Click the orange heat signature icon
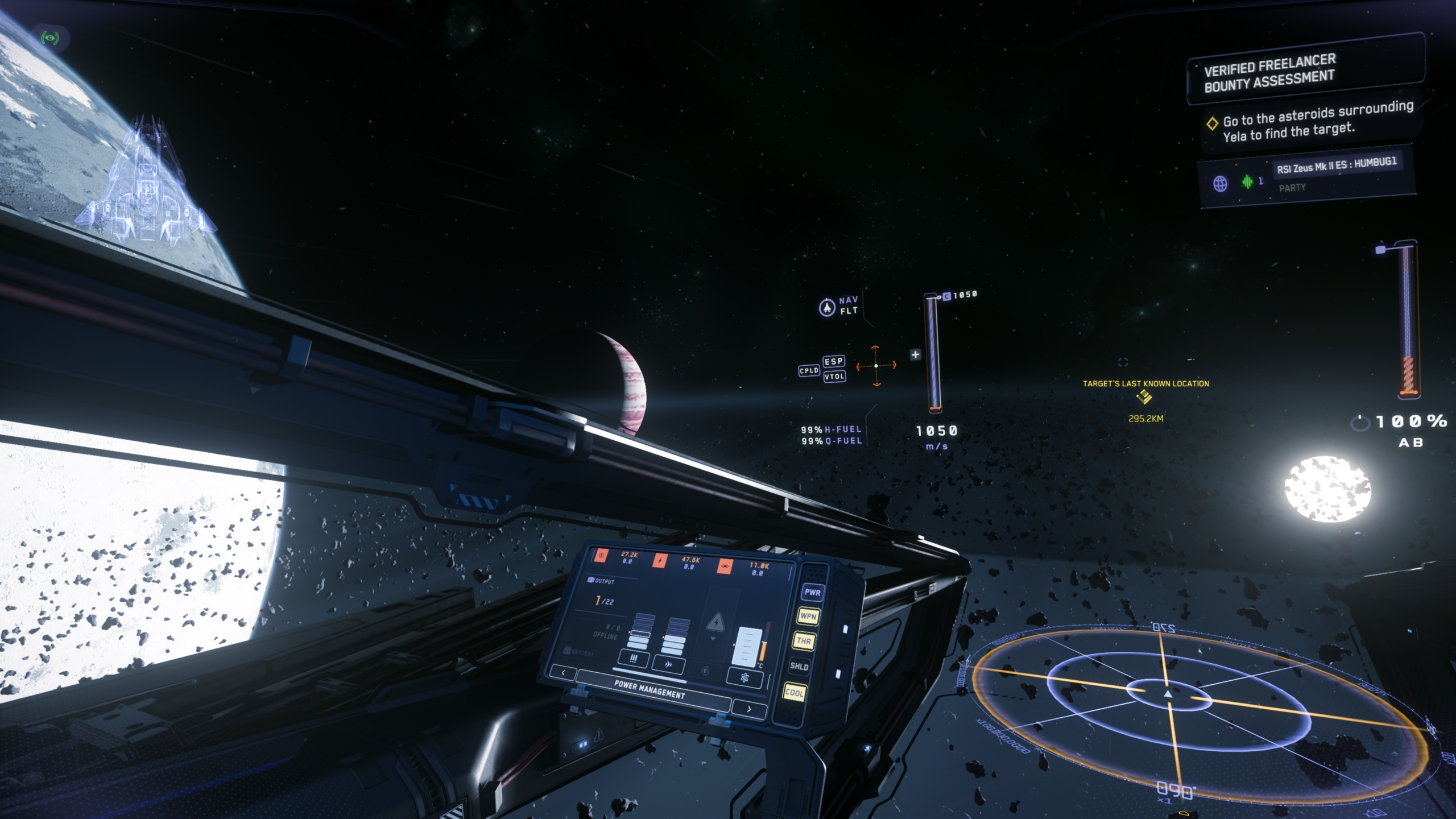The image size is (1456, 819). point(601,556)
